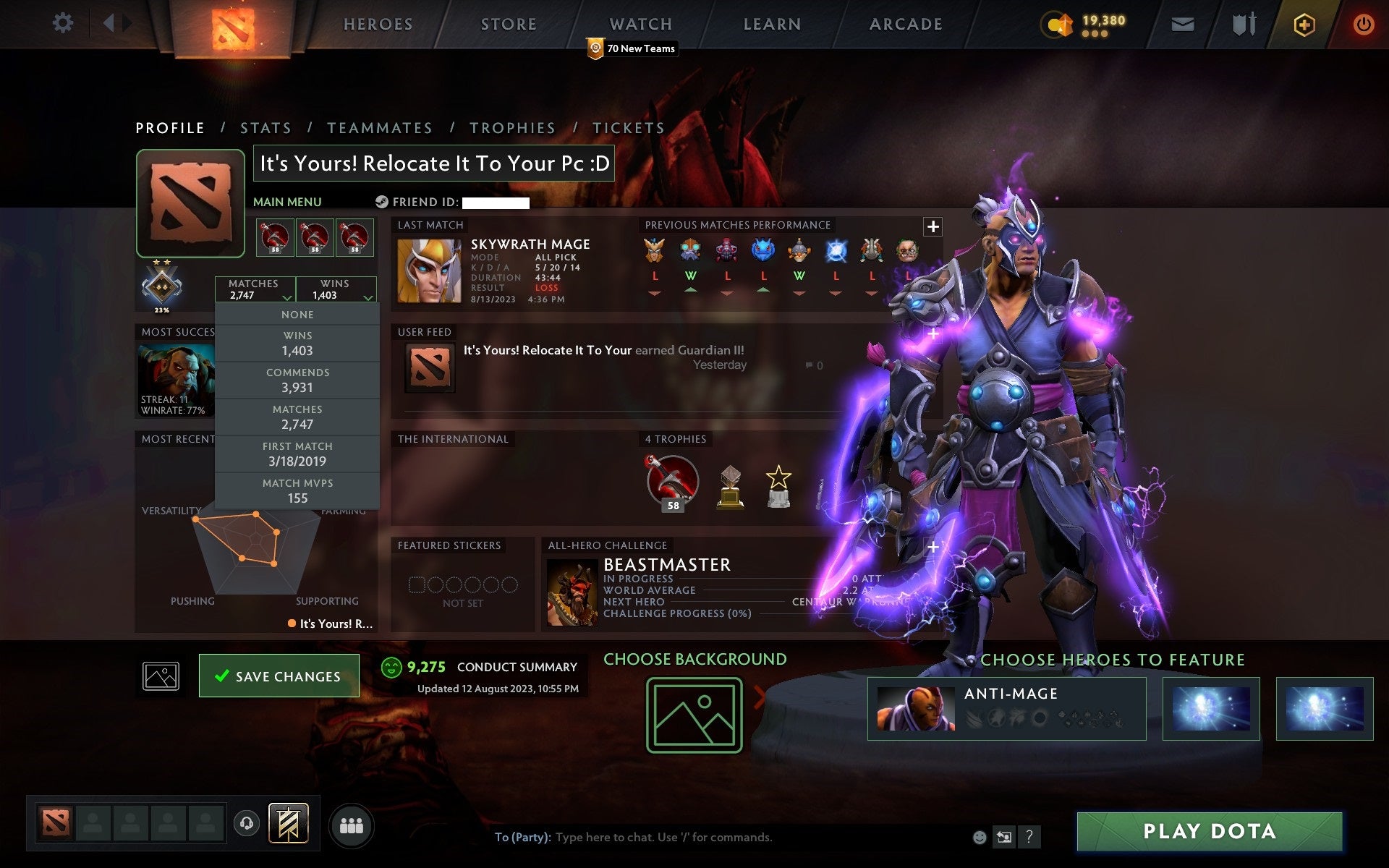Viewport: 1389px width, 868px height.
Task: Click the profile nickname text field
Action: click(433, 163)
